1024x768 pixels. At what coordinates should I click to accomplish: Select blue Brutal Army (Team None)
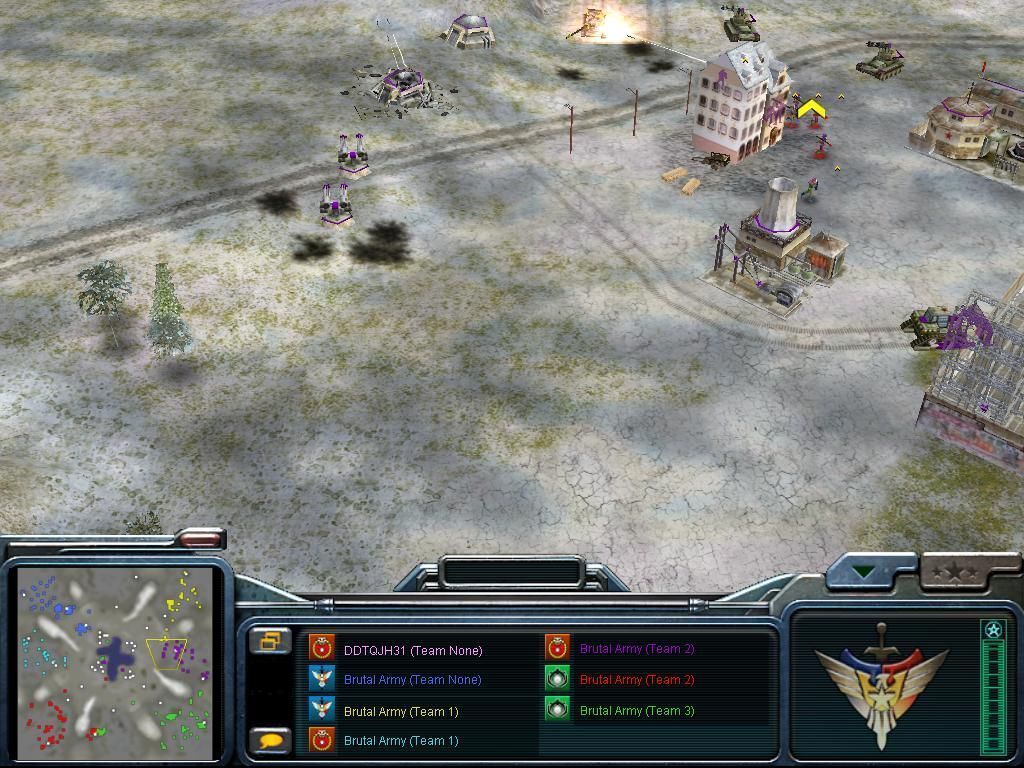(412, 680)
